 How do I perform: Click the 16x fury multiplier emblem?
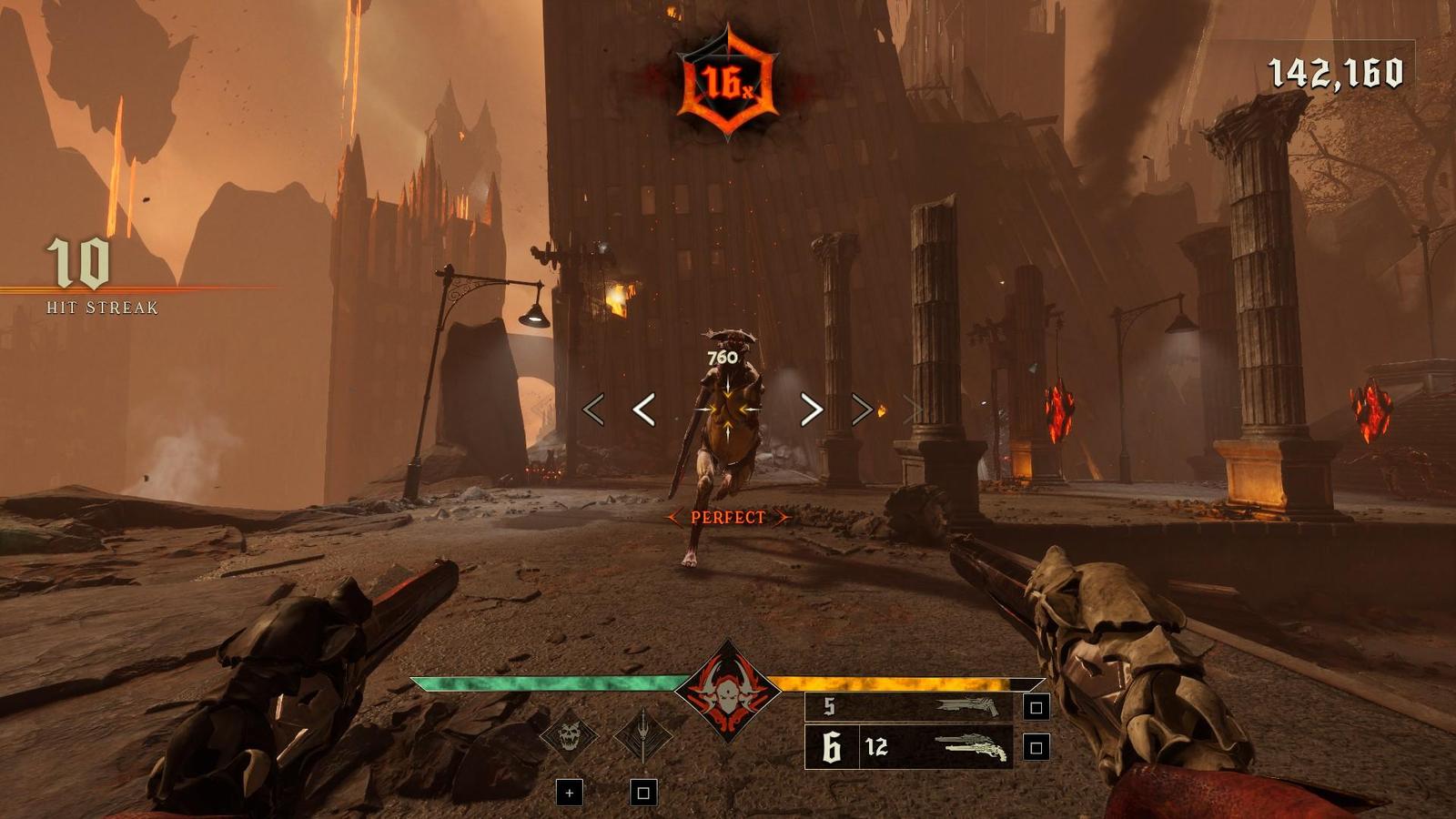[x=728, y=84]
